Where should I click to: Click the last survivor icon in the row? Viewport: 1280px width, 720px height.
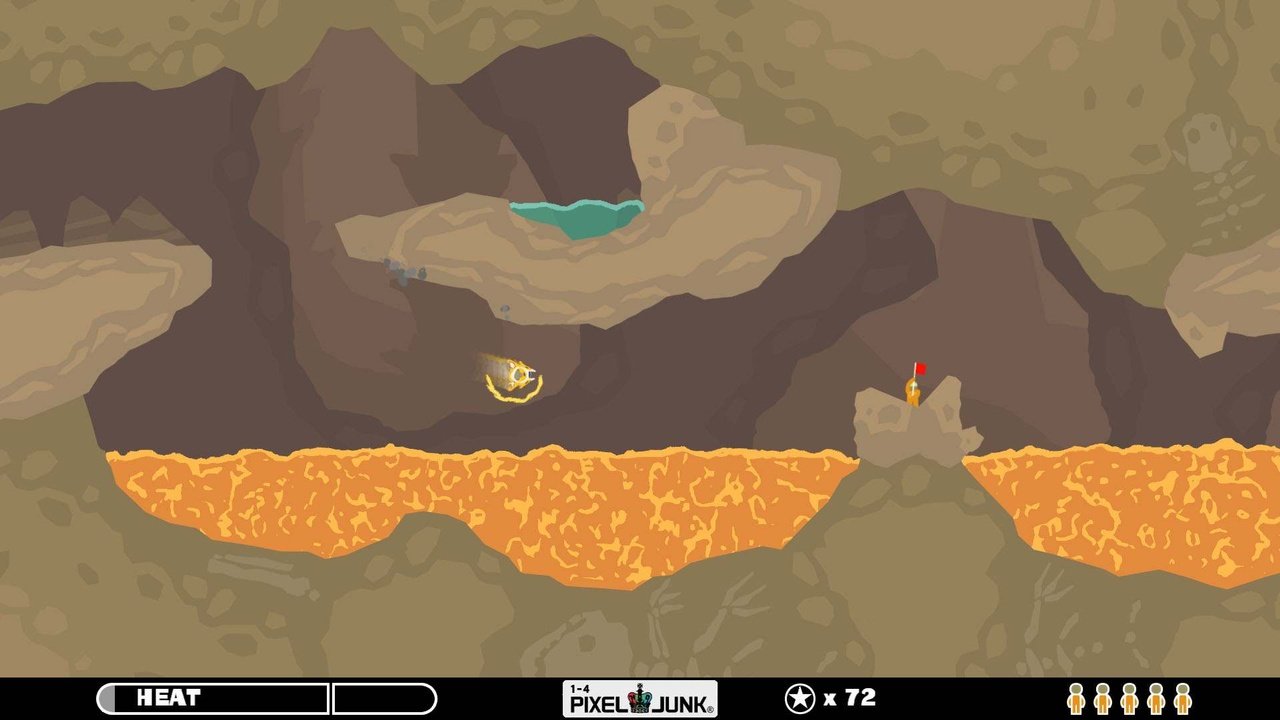coord(1181,698)
